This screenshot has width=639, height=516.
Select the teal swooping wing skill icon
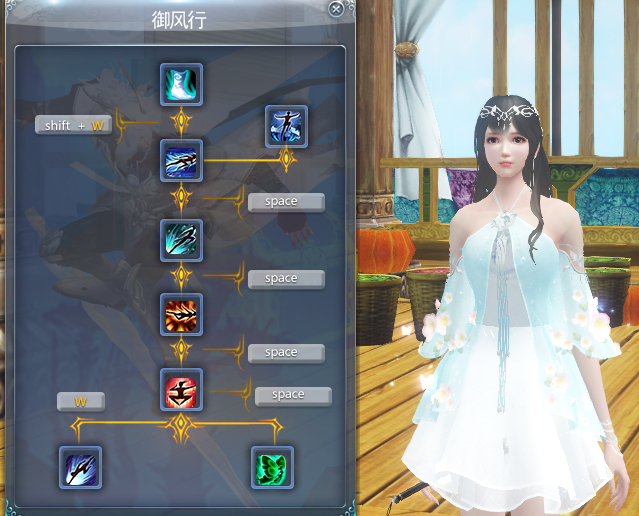(x=181, y=240)
